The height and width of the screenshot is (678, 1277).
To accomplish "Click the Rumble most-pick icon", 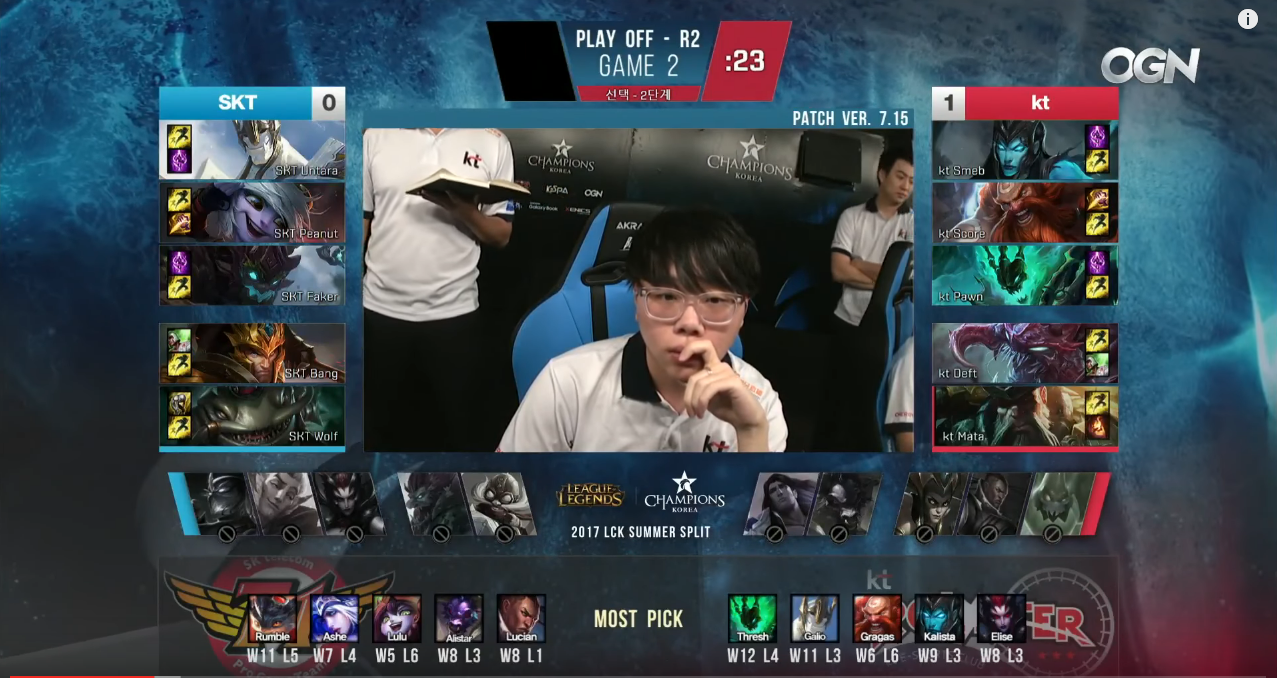I will pos(272,619).
